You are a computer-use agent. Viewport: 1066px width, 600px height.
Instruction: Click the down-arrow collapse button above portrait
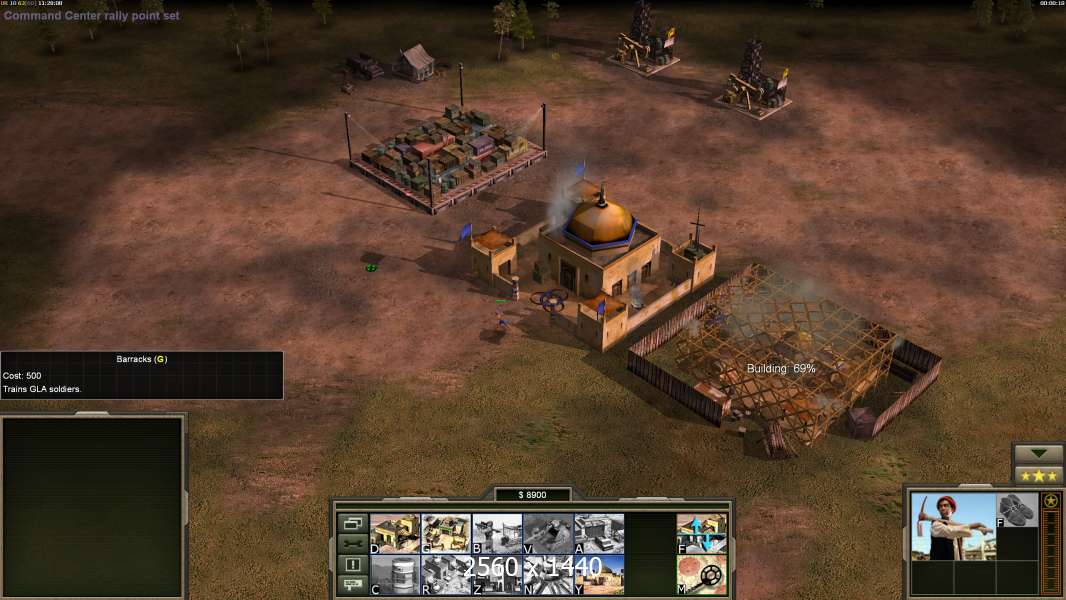click(1038, 454)
